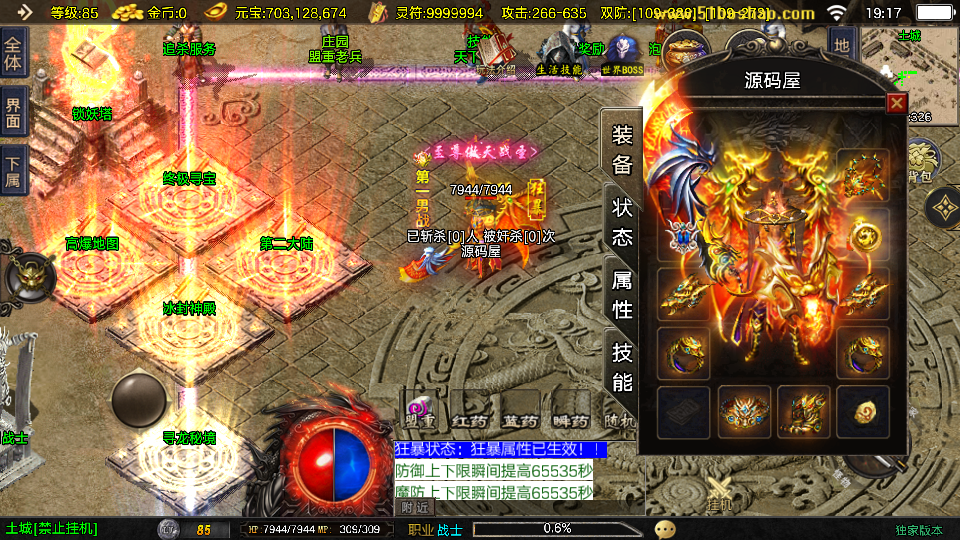Image resolution: width=960 pixels, height=540 pixels.
Task: Choose the 下属 button
Action: coord(13,168)
